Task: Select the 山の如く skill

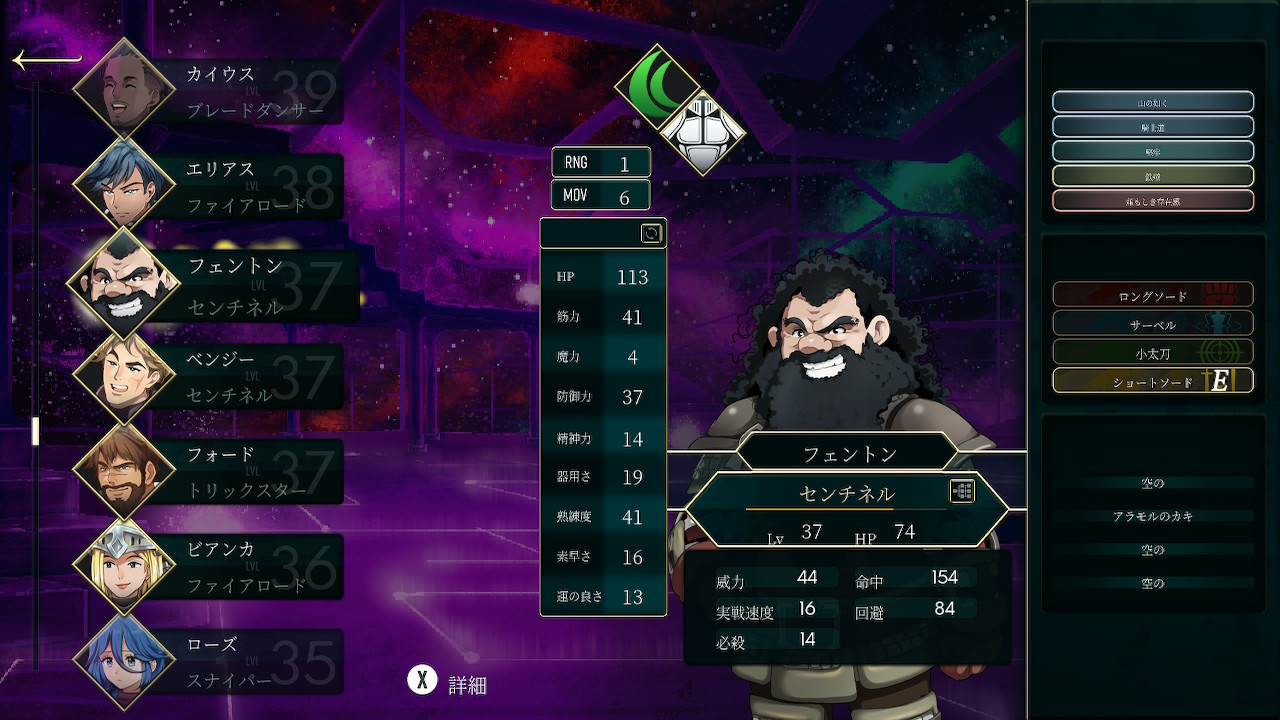Action: [x=1153, y=102]
